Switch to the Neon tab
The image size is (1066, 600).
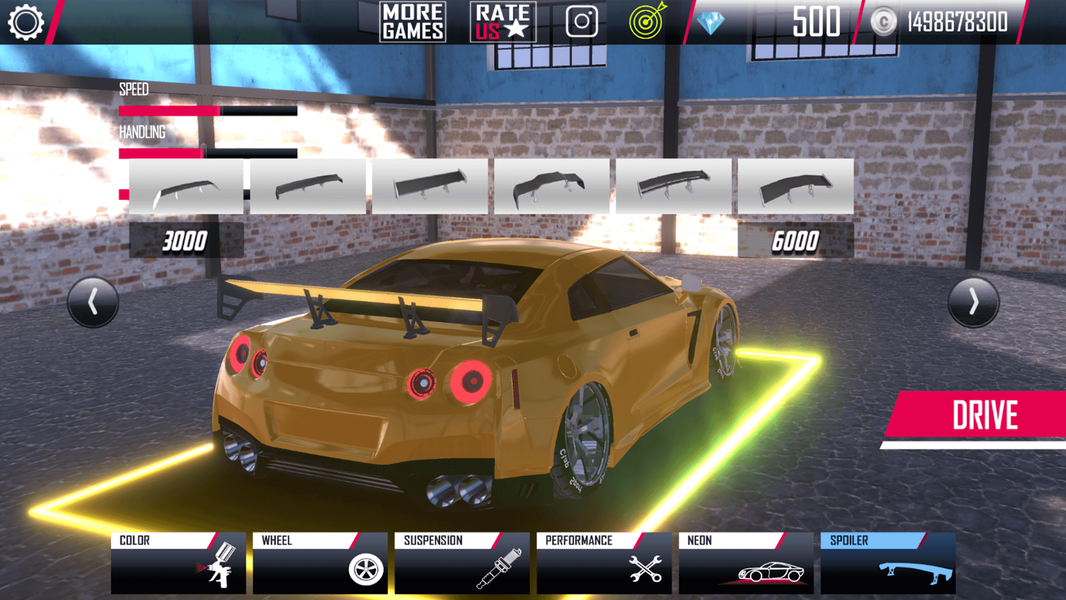pyautogui.click(x=746, y=563)
